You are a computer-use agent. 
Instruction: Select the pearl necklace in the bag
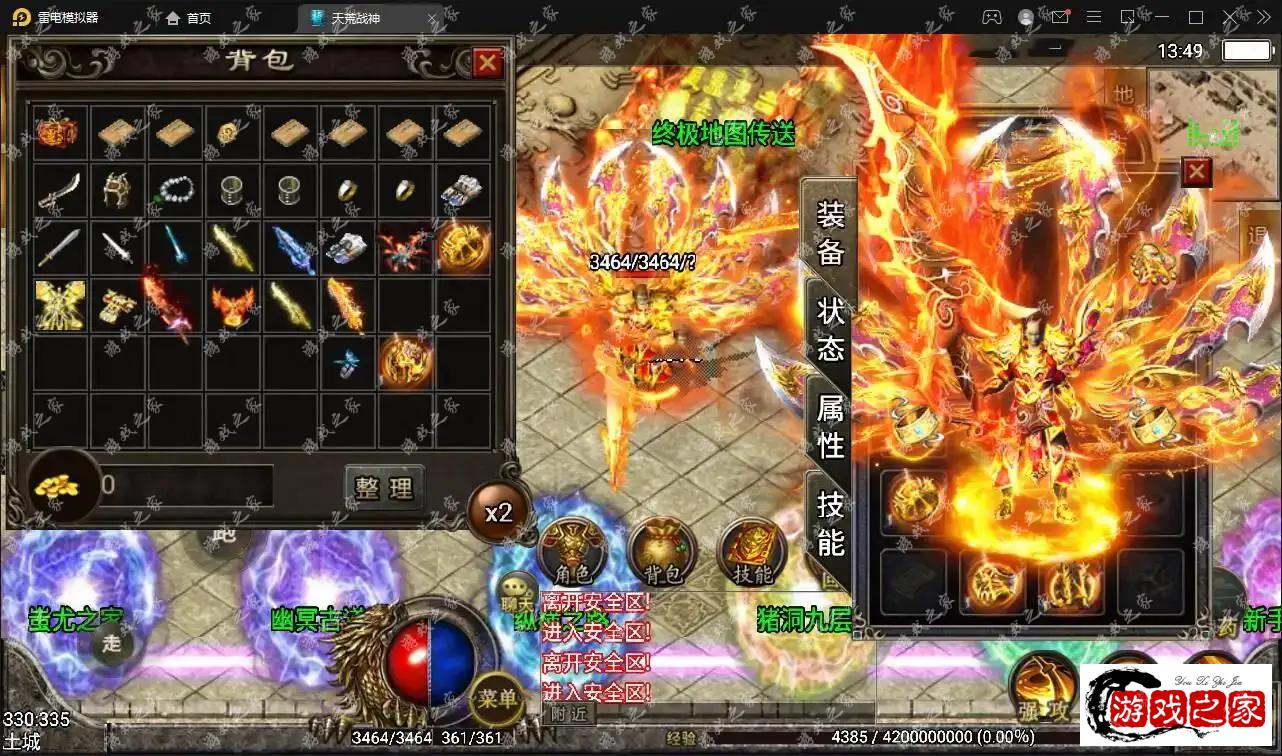tap(176, 190)
